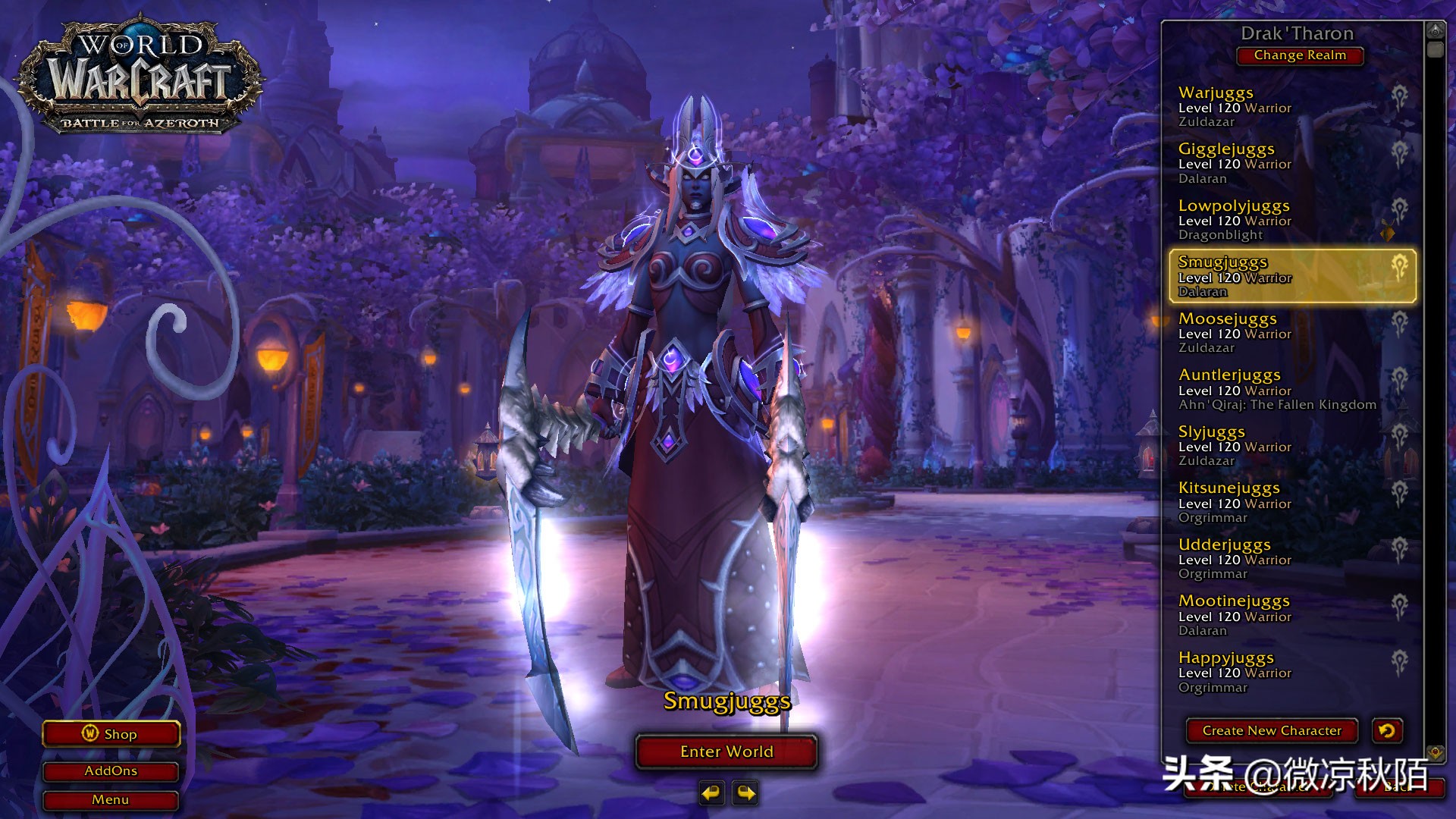This screenshot has width=1456, height=819.
Task: Rotate character with the left arrow button
Action: click(x=711, y=793)
